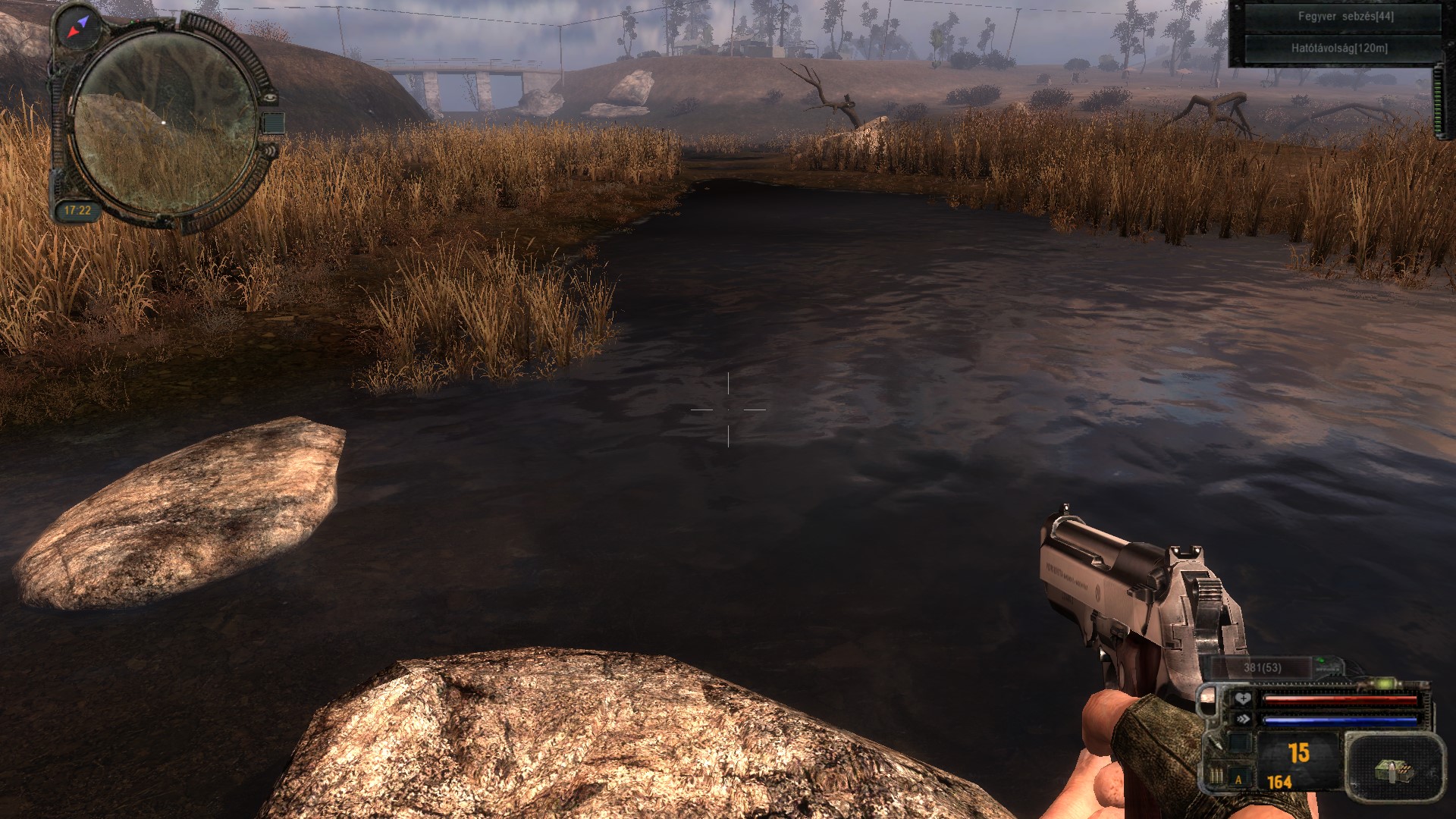This screenshot has height=819, width=1456.
Task: Click the heart health icon
Action: 1242,698
